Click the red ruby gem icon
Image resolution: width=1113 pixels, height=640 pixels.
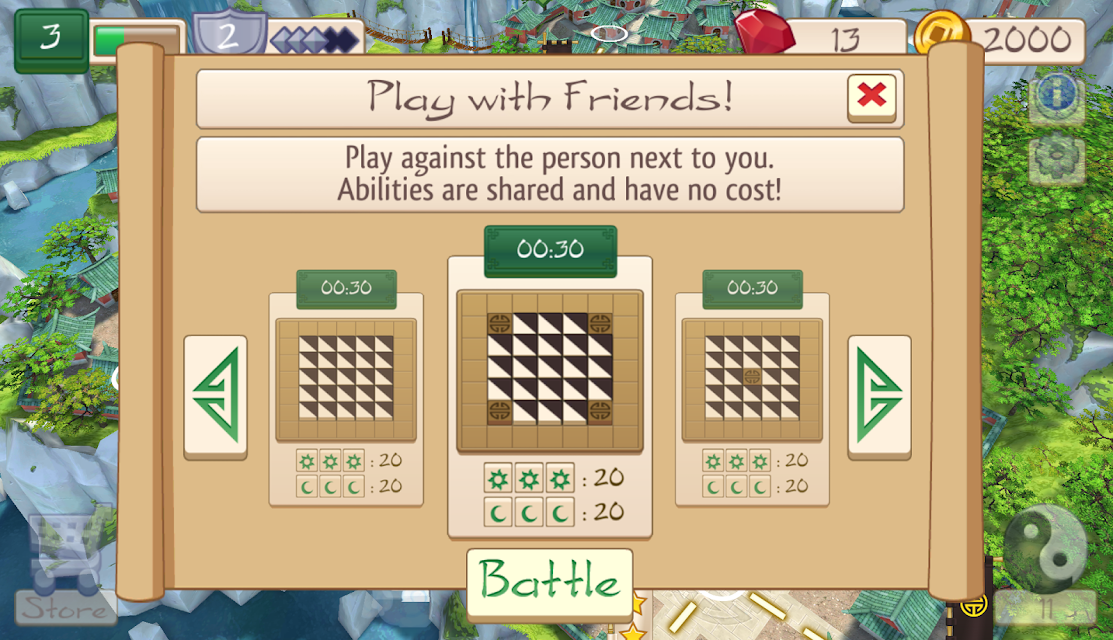coord(765,32)
